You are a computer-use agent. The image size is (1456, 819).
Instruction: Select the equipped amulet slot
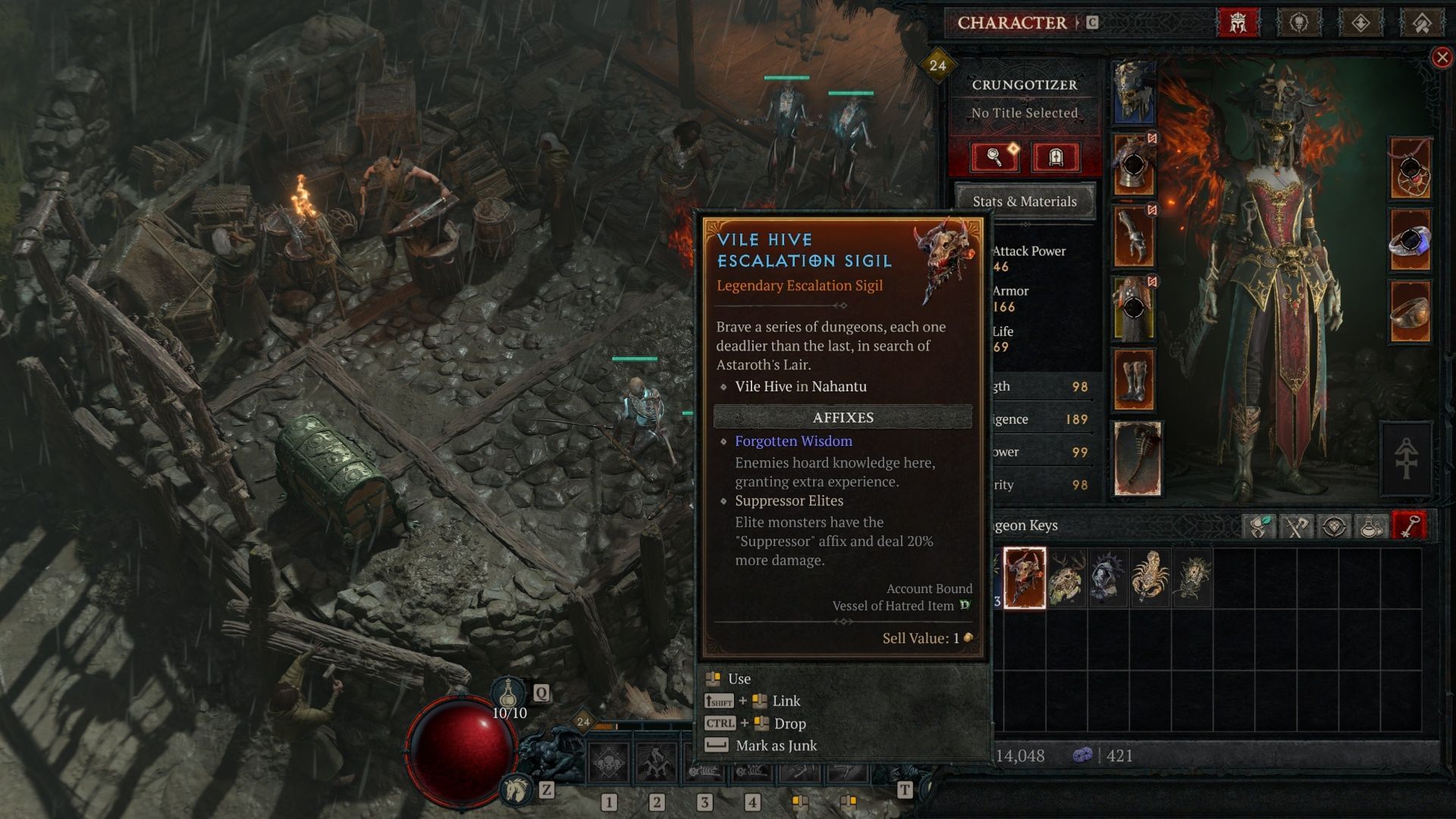(x=1410, y=168)
